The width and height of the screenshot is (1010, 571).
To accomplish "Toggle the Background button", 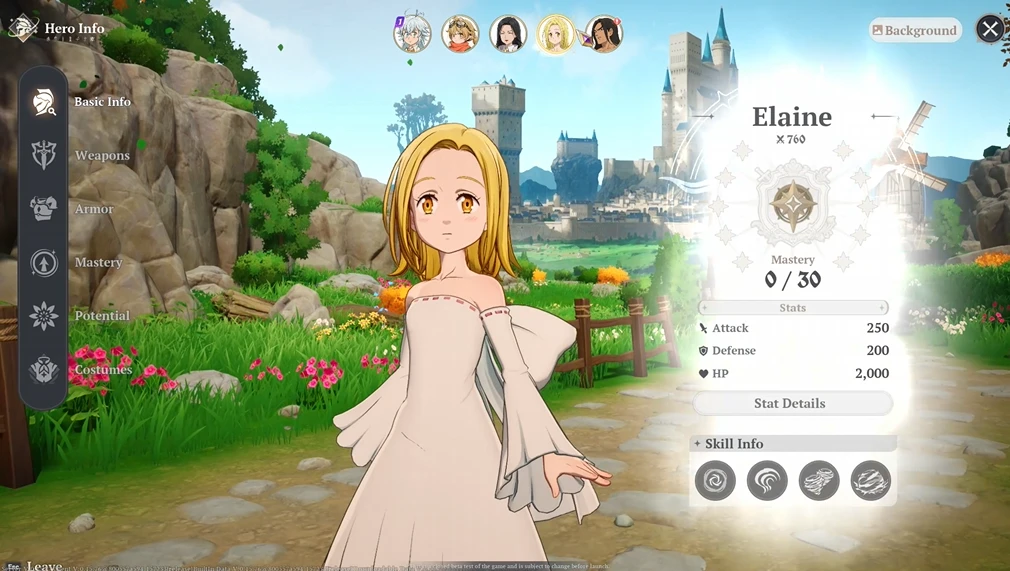I will click(x=915, y=30).
